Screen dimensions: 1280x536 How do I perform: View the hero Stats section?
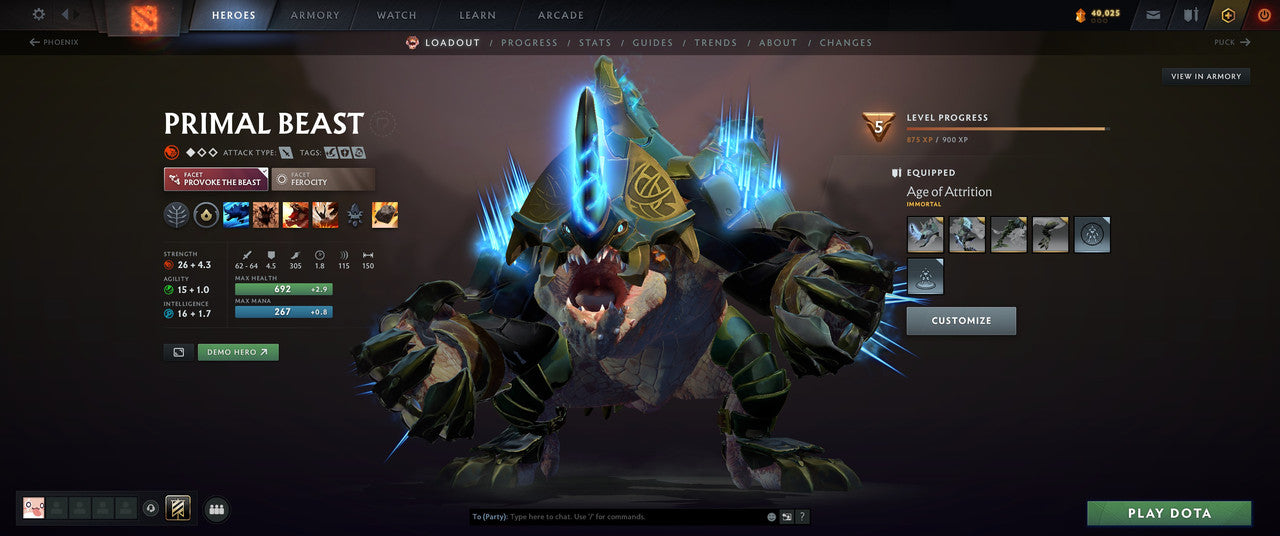tap(595, 43)
